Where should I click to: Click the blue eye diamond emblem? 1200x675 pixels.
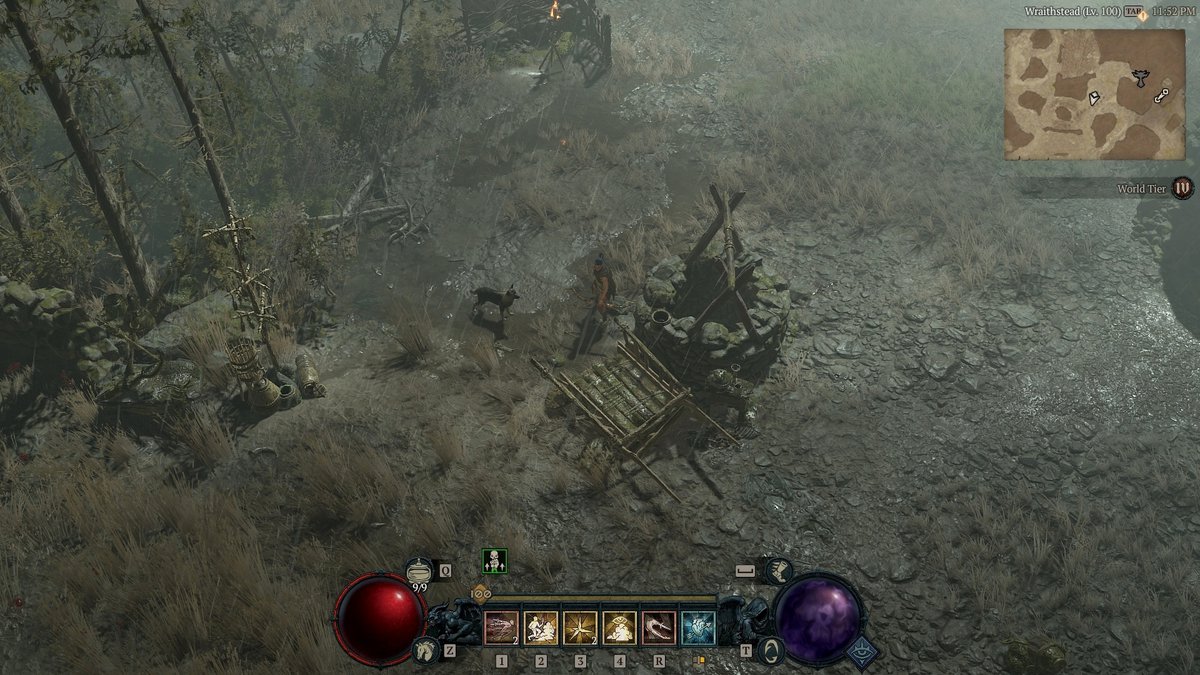click(x=862, y=652)
